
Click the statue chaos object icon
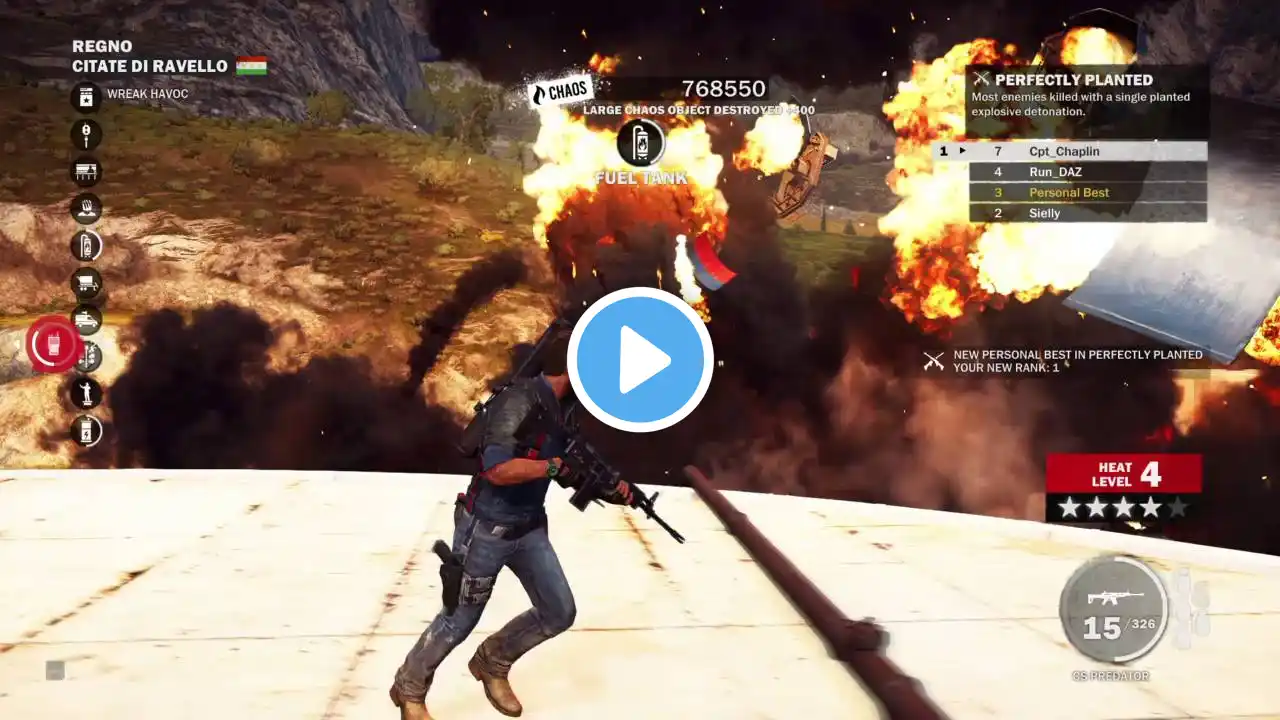point(86,393)
